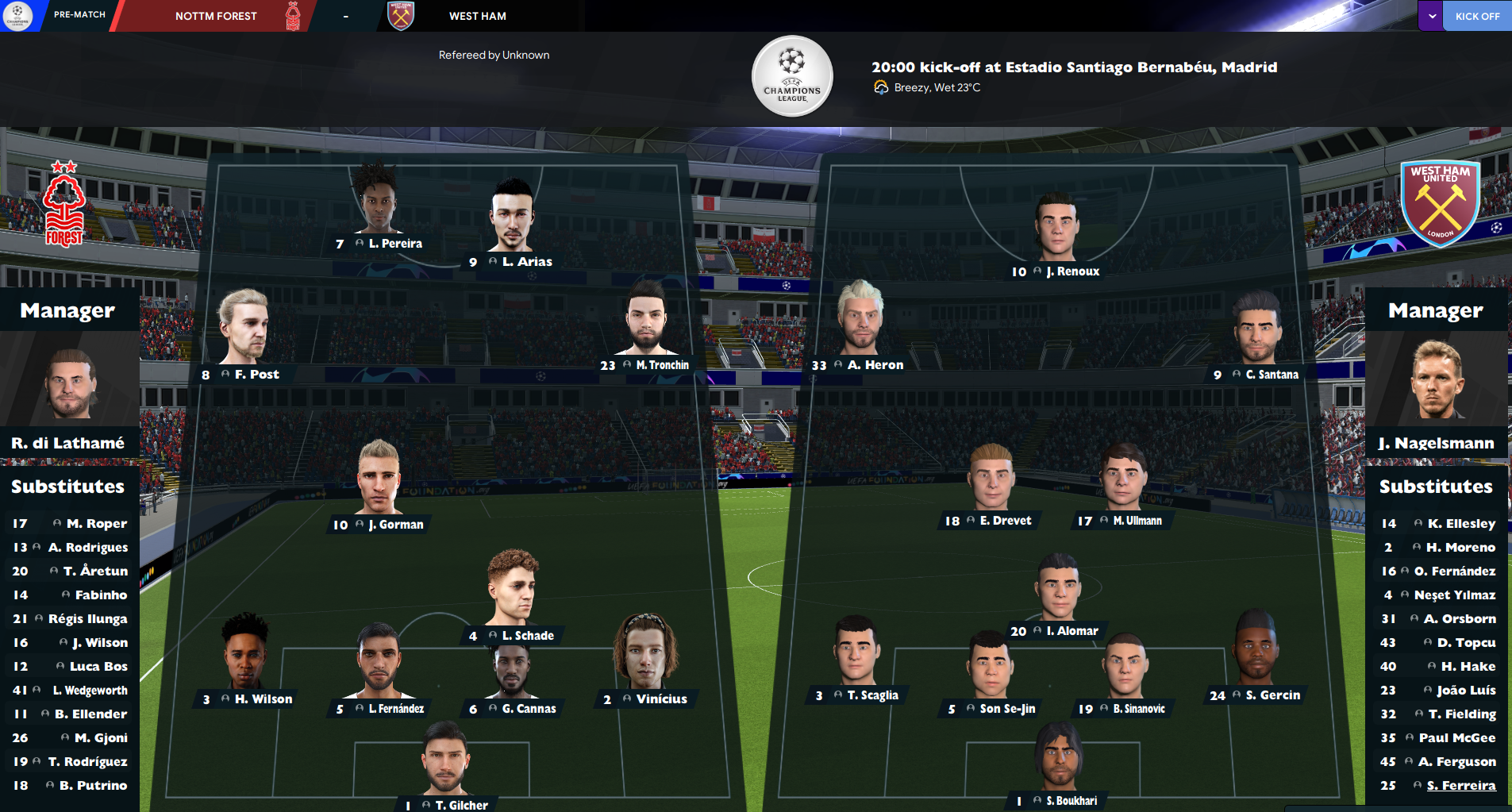
Task: Select goalkeeper T. Gilcher
Action: pos(460,805)
